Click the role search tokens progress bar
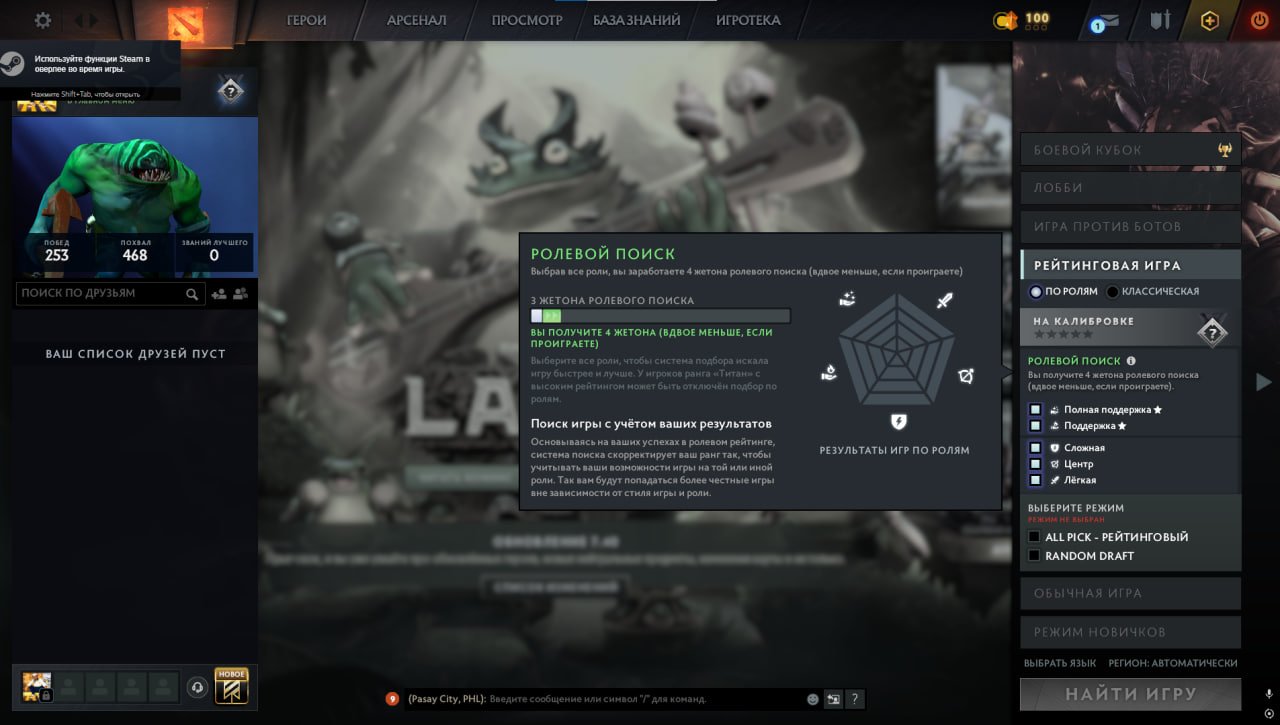 point(660,315)
